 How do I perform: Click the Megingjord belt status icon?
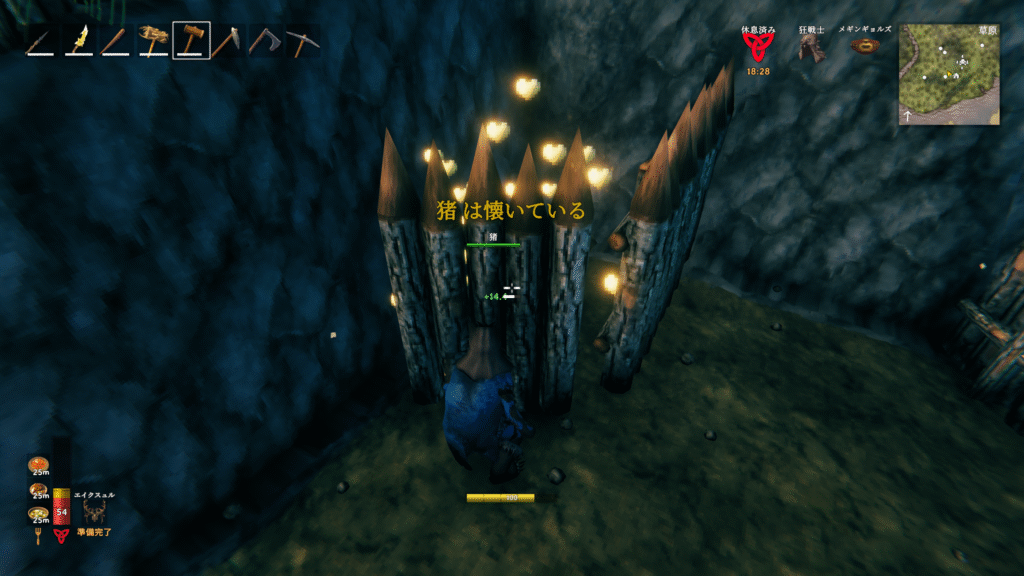pyautogui.click(x=865, y=46)
